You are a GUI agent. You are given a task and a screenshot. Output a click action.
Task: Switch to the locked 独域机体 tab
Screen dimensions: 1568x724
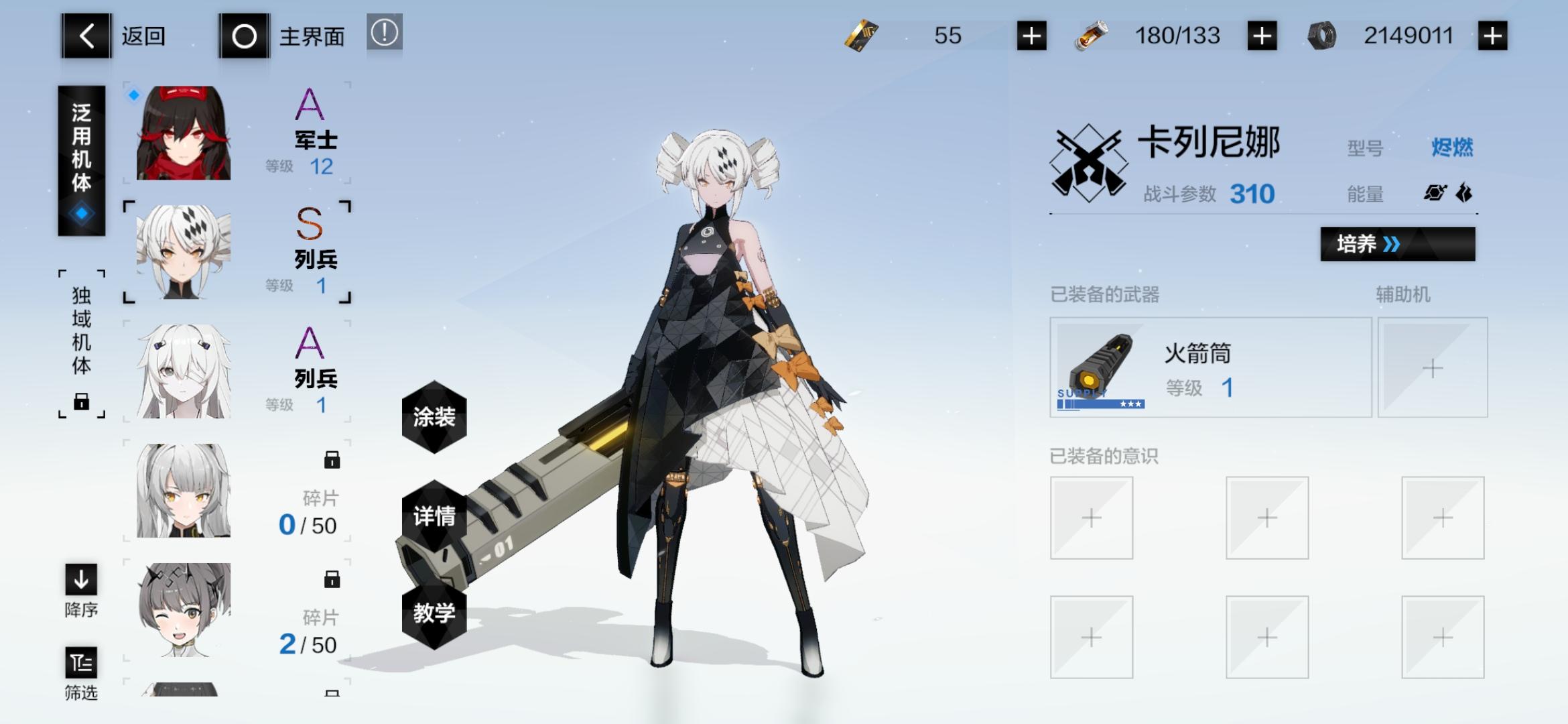pos(82,339)
